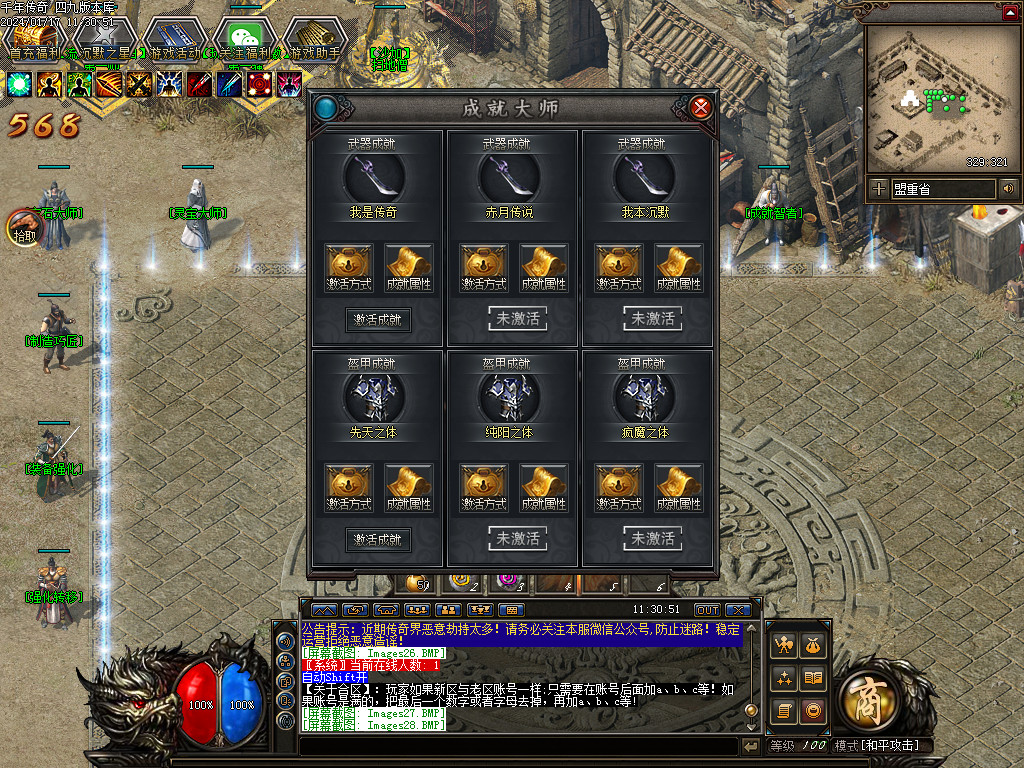The height and width of the screenshot is (768, 1024).
Task: Toggle the sound speaker button below the minimap
Action: (x=1008, y=188)
